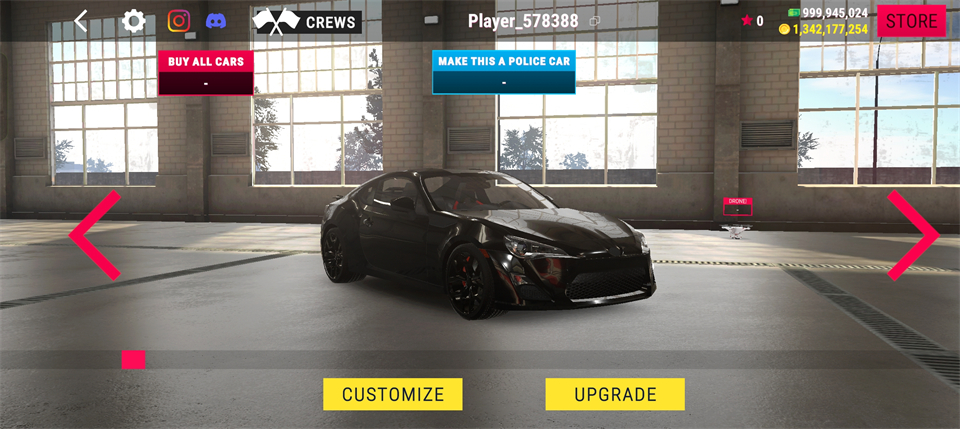Open the settings gear icon
The image size is (960, 429).
[133, 21]
